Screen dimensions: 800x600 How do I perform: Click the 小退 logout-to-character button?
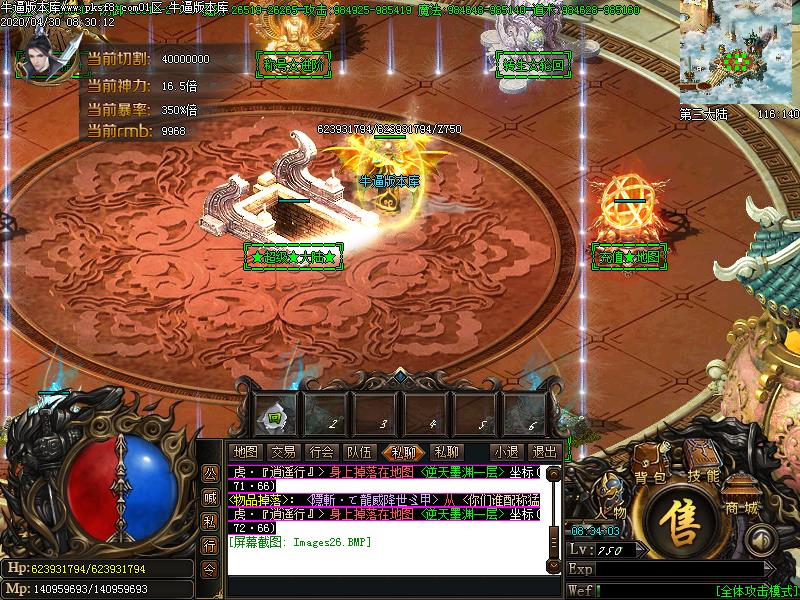coord(505,452)
